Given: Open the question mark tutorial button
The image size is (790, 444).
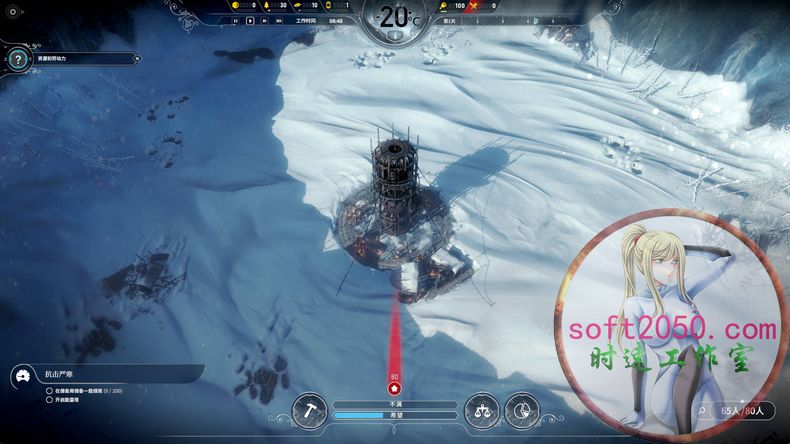Looking at the screenshot, I should click(x=18, y=59).
